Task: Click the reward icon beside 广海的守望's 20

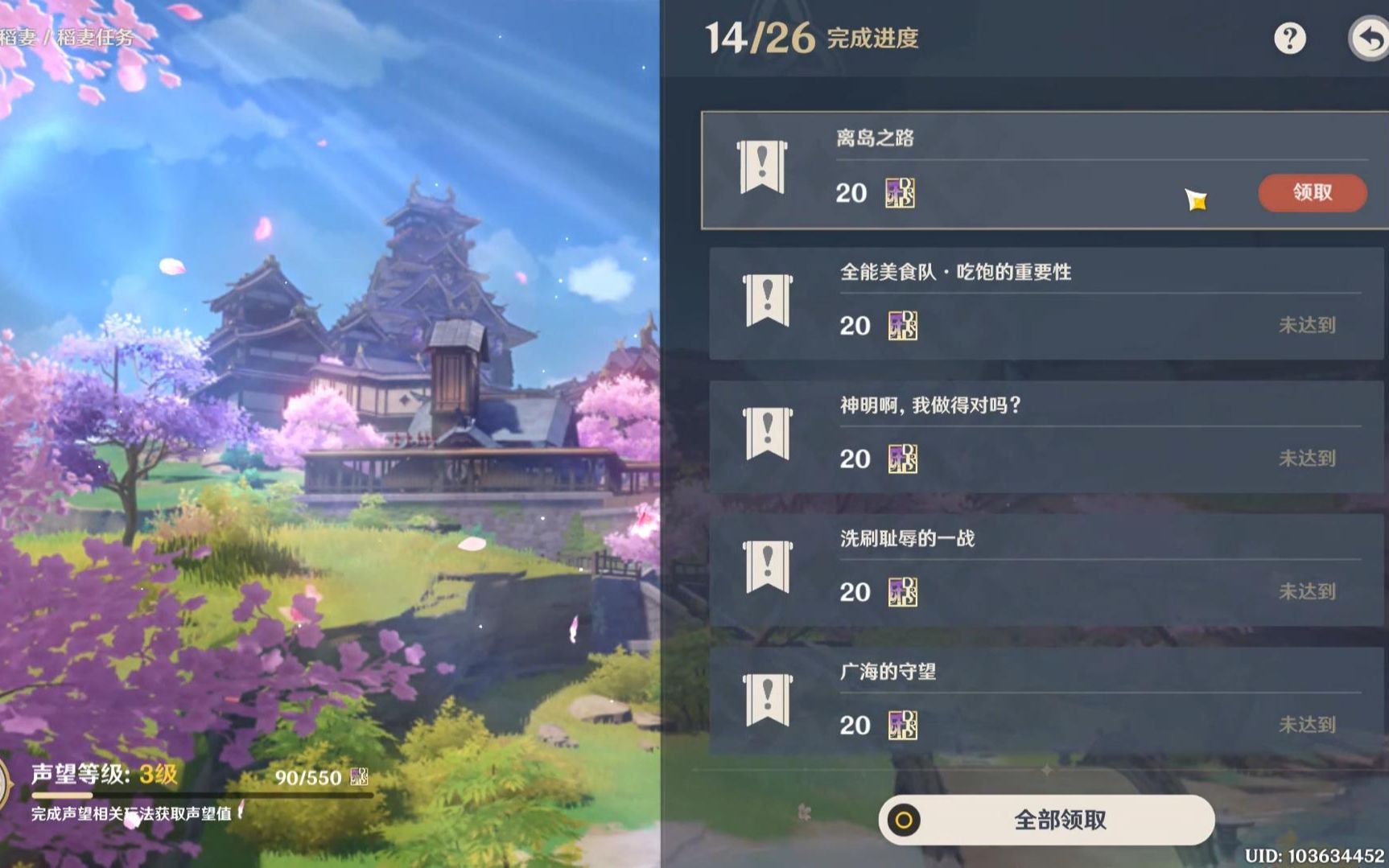Action: tap(901, 724)
